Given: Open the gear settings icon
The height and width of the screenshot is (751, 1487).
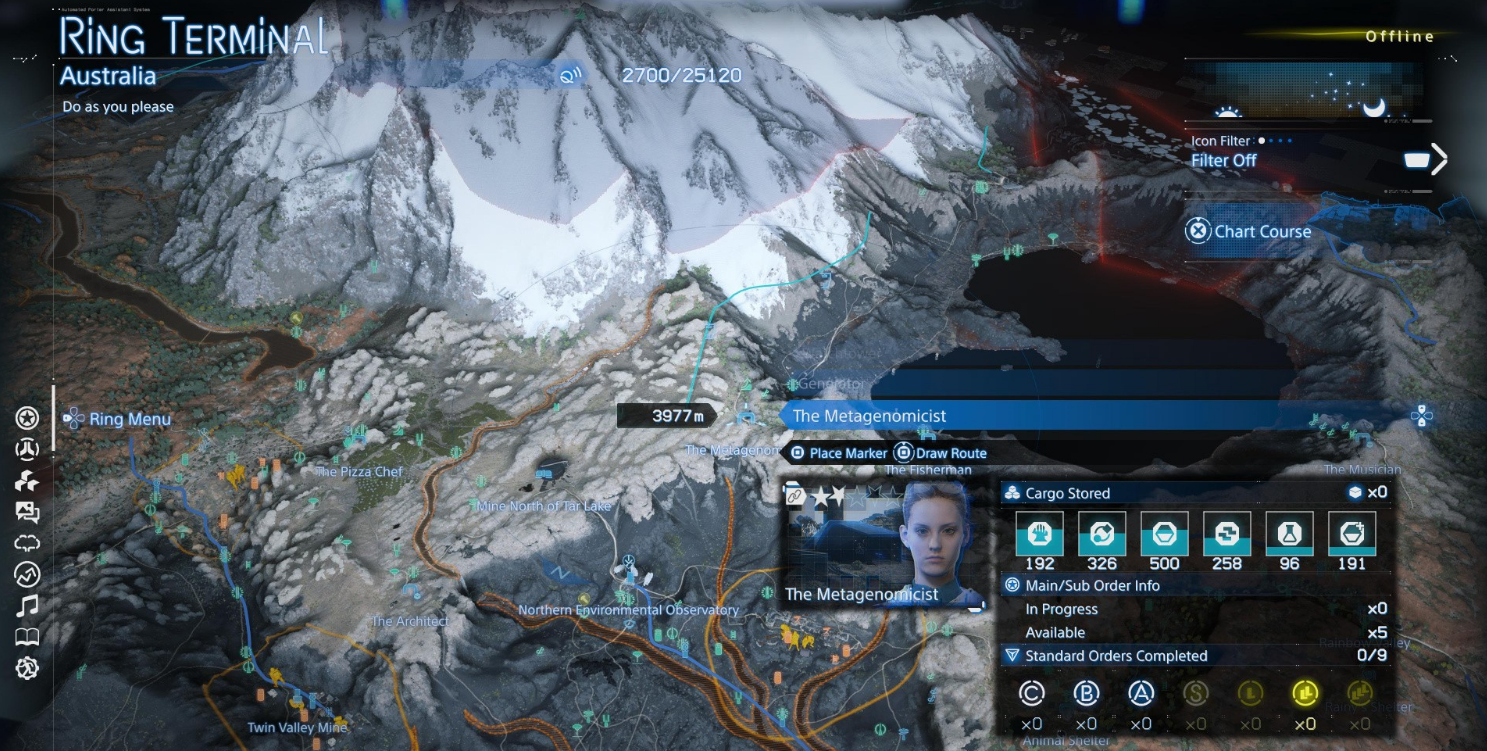Looking at the screenshot, I should tap(27, 668).
